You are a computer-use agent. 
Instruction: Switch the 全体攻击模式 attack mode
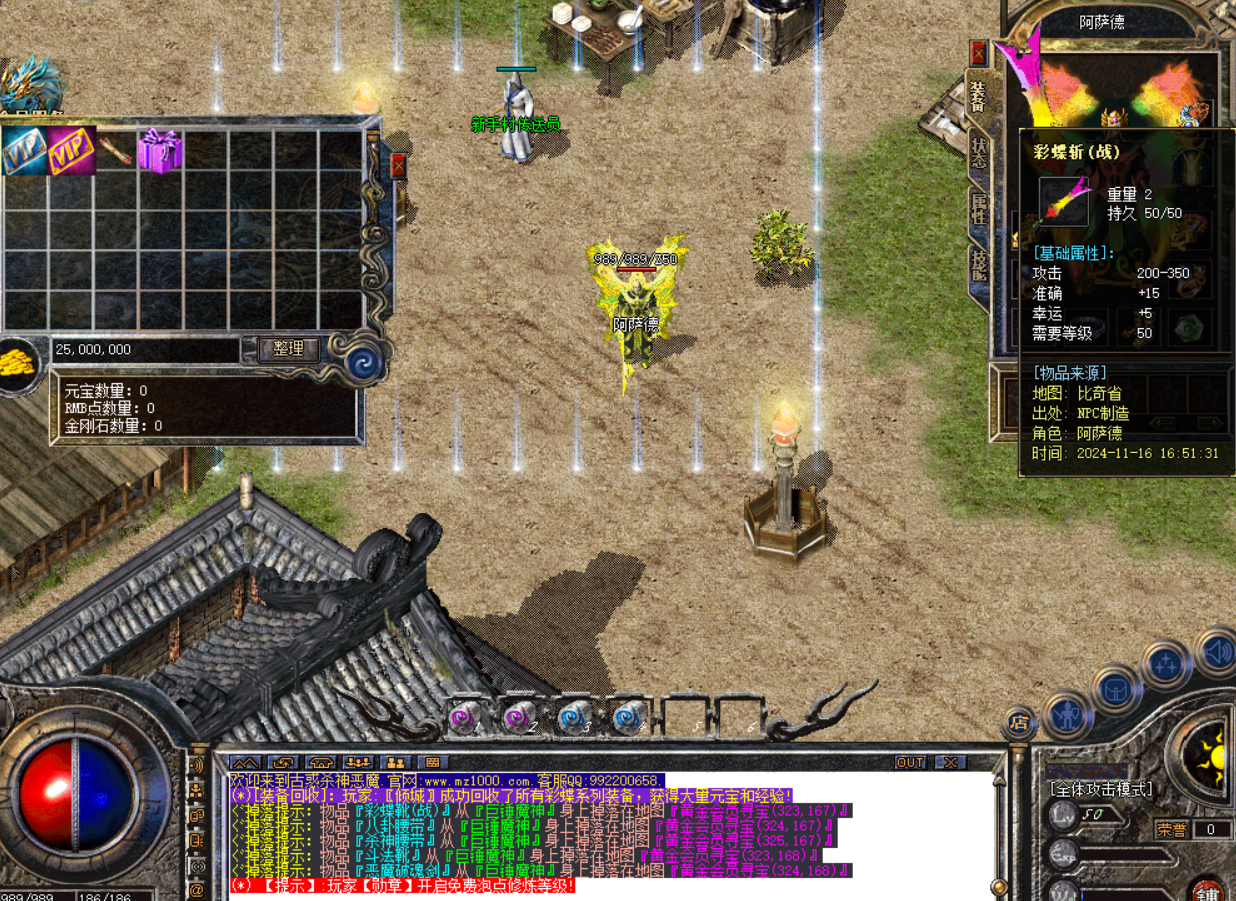(x=1100, y=789)
